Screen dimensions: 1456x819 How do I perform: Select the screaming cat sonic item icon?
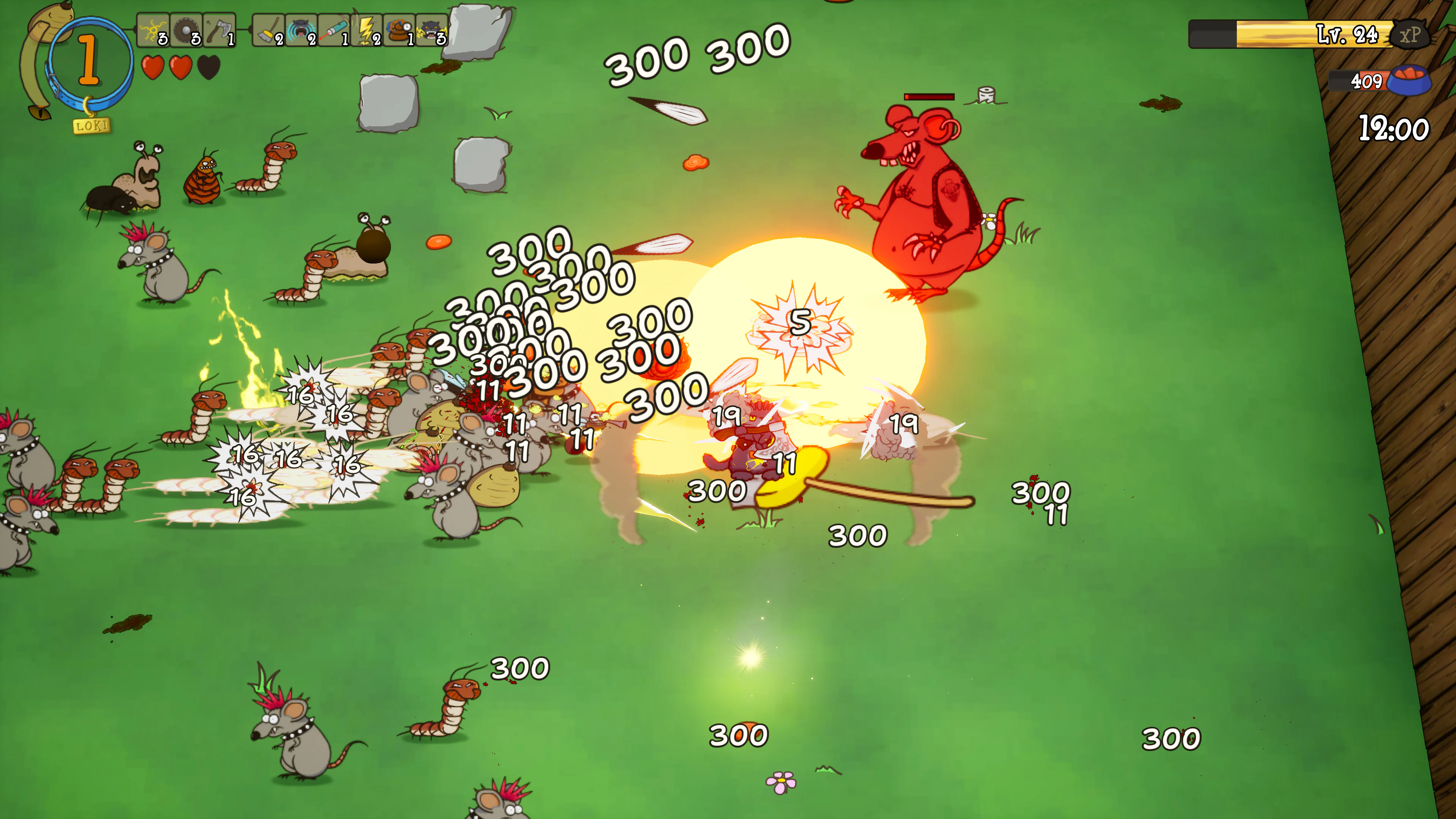[x=301, y=30]
